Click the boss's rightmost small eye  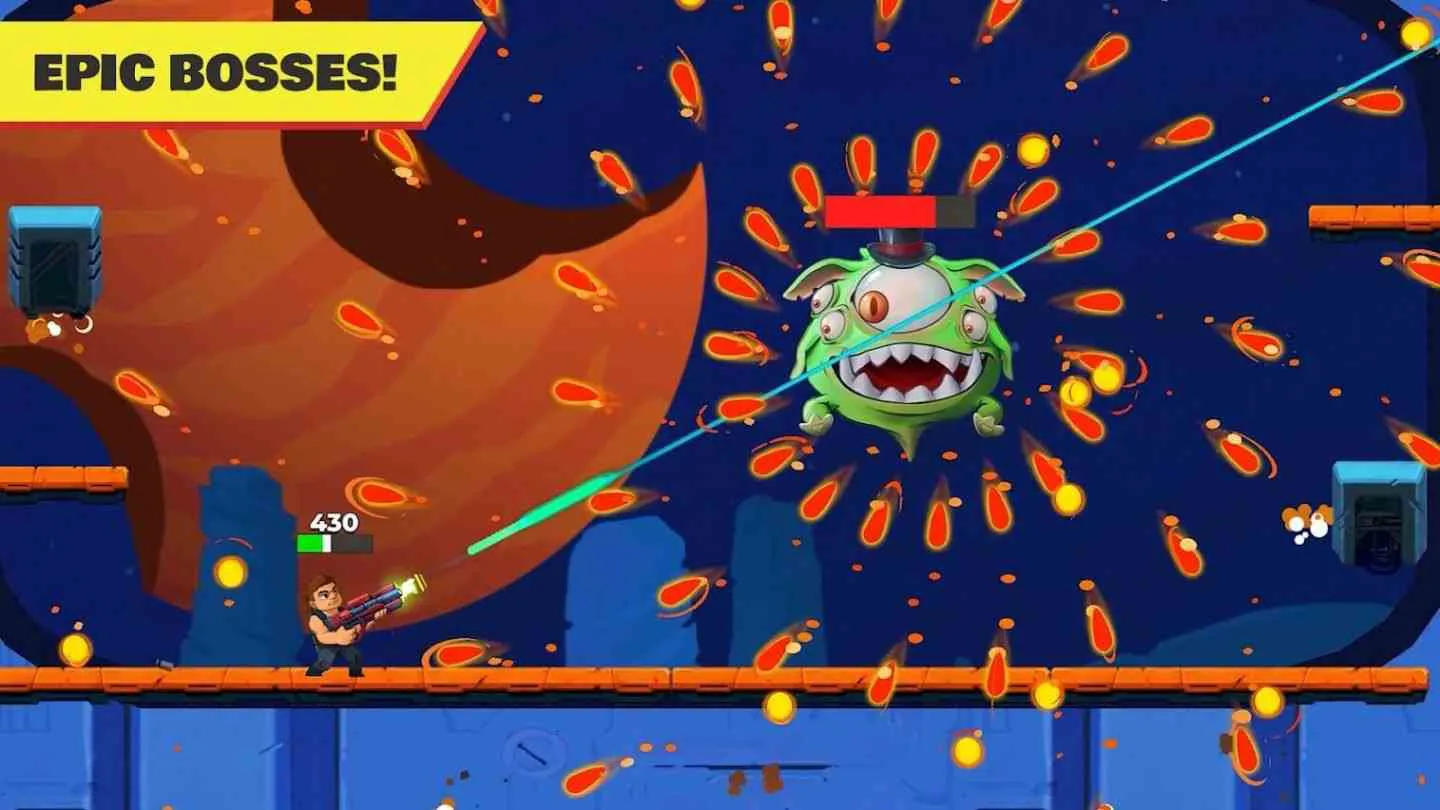(975, 322)
